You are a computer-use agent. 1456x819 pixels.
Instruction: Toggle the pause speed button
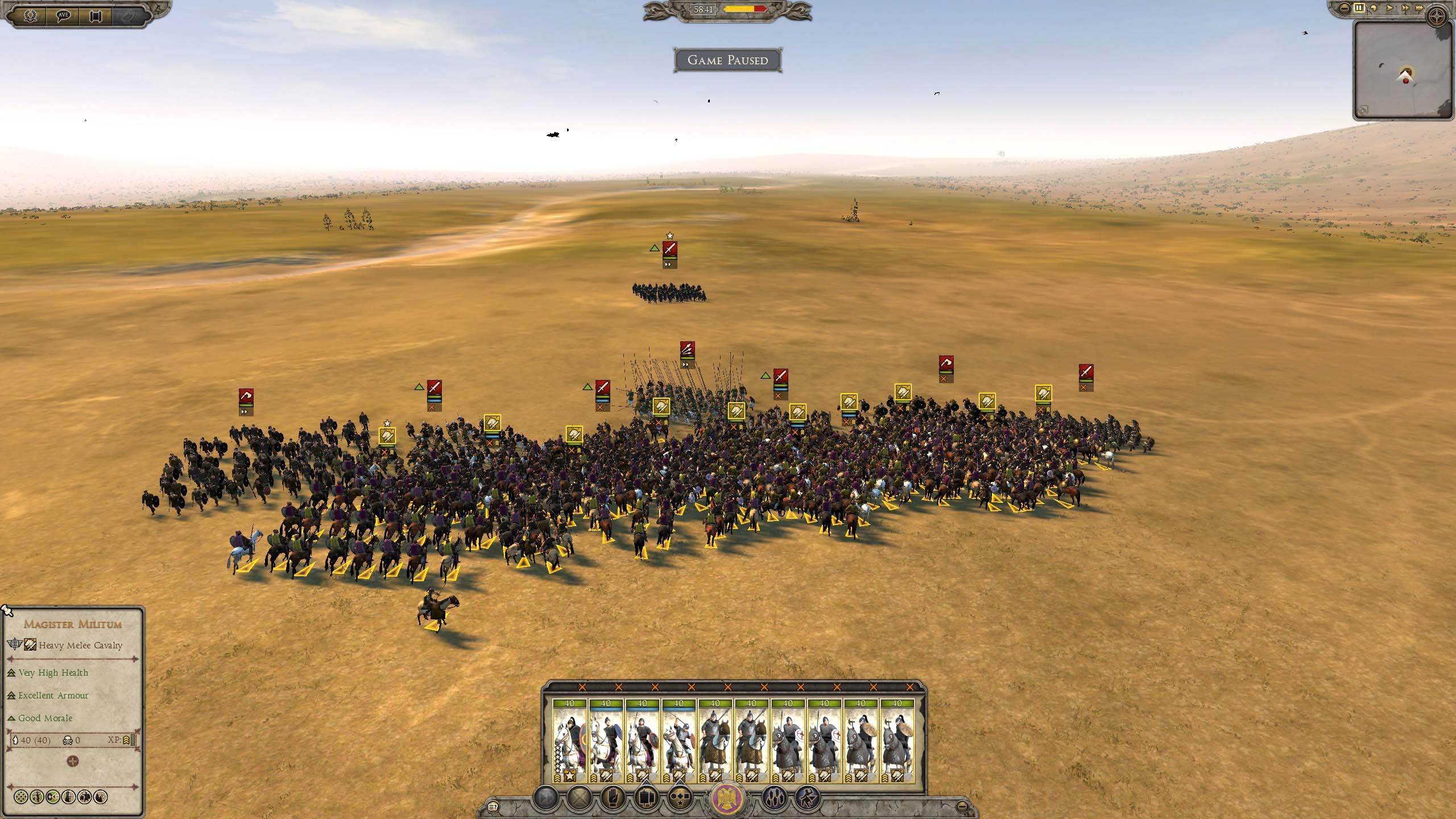click(1359, 8)
